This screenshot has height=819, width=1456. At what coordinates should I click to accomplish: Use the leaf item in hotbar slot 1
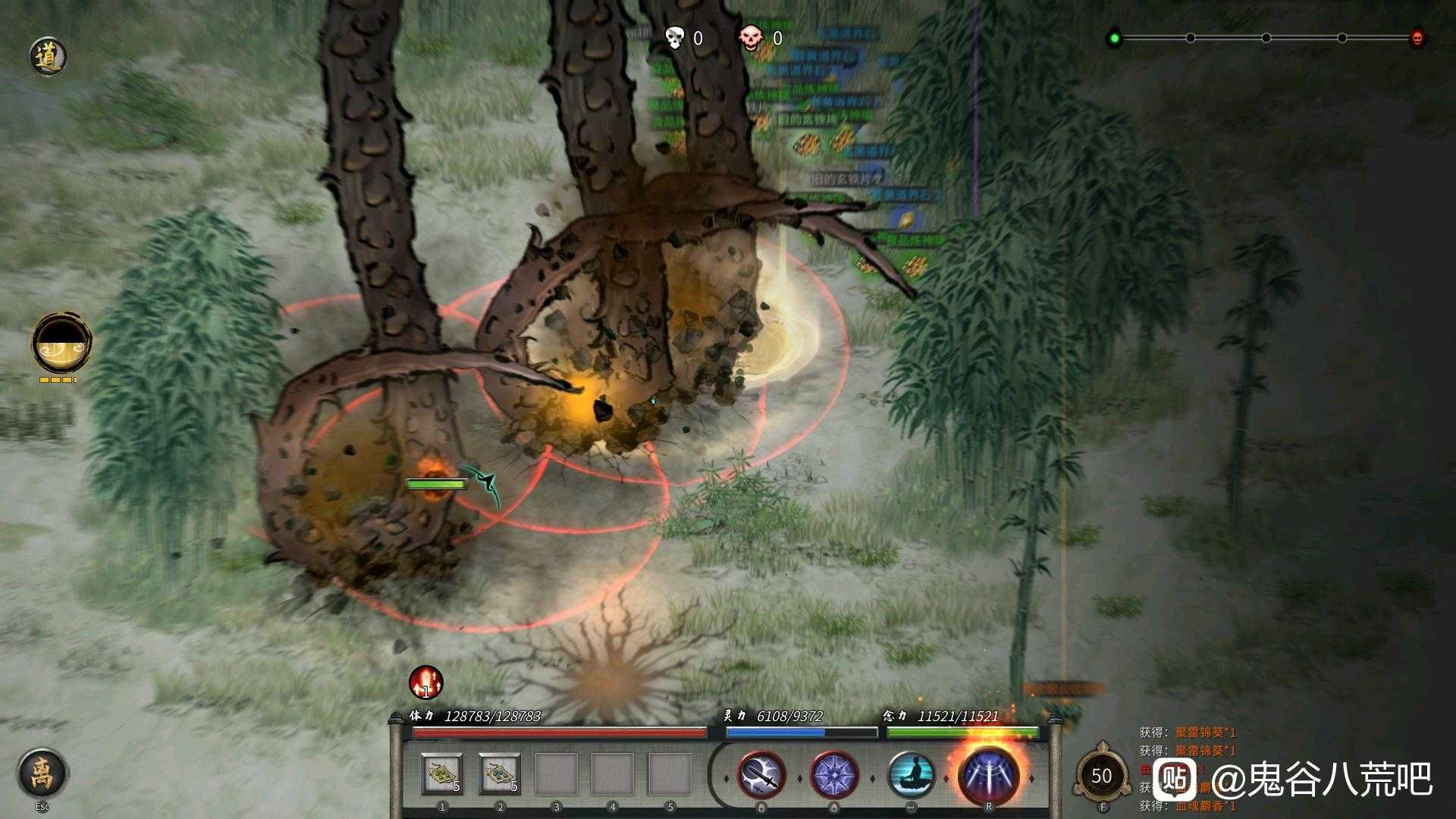pos(442,774)
